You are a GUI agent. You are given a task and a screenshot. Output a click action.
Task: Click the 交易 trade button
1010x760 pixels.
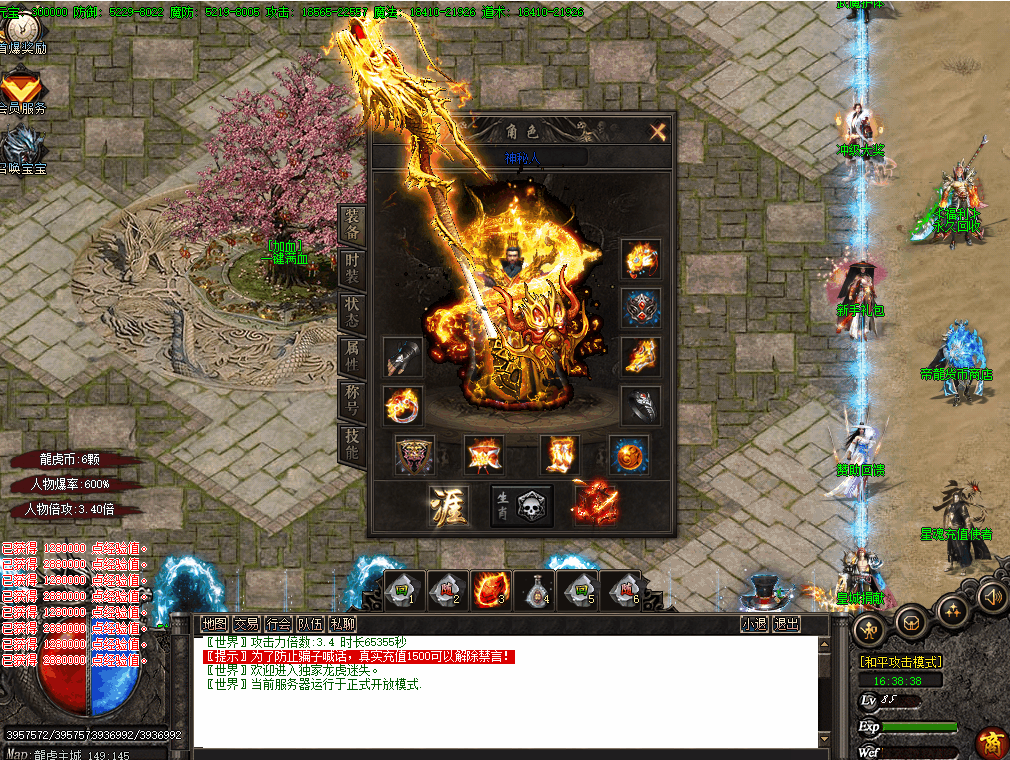pos(246,624)
